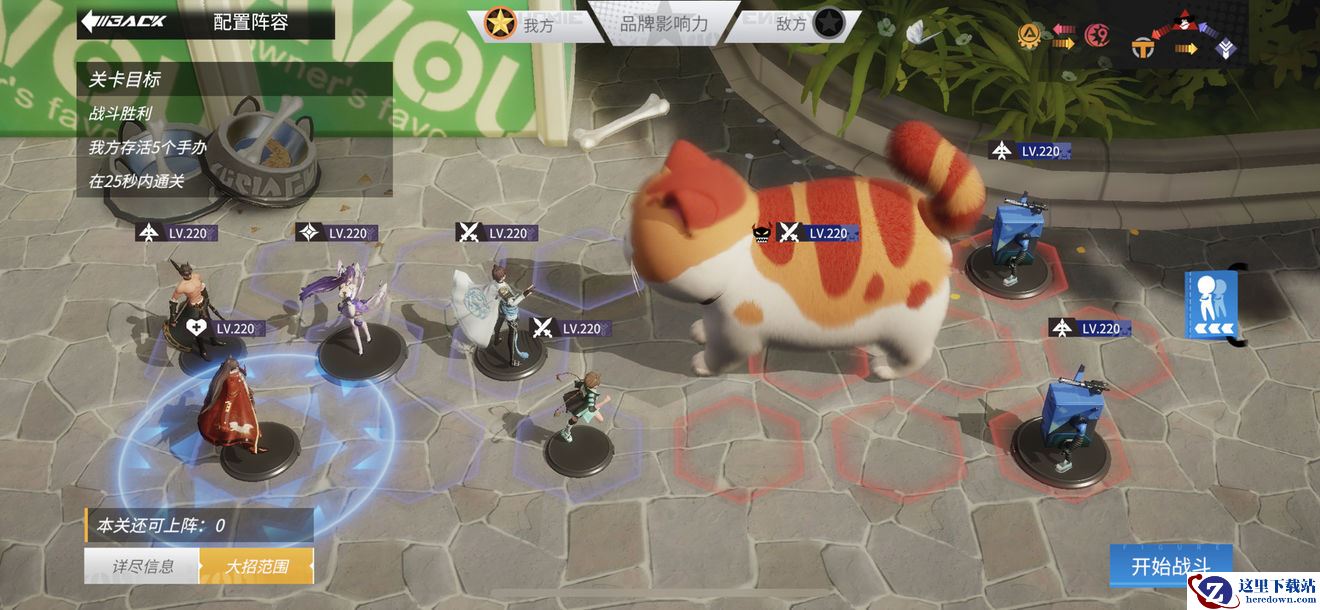Open the 详尽信息 detailed info view
1320x610 pixels.
tap(142, 566)
